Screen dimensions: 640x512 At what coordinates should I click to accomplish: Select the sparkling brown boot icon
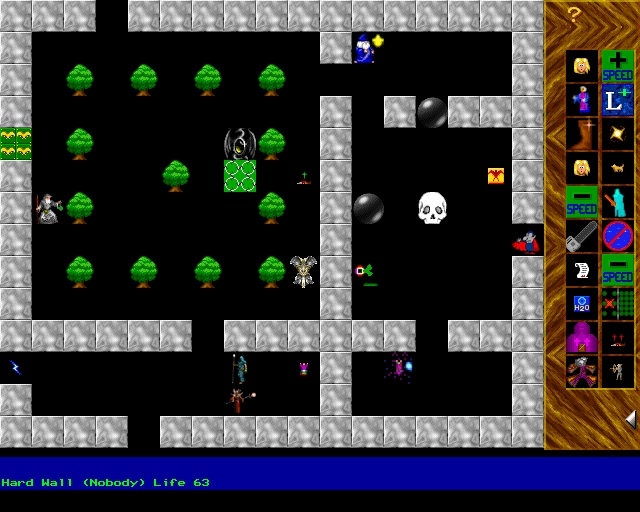pyautogui.click(x=581, y=134)
